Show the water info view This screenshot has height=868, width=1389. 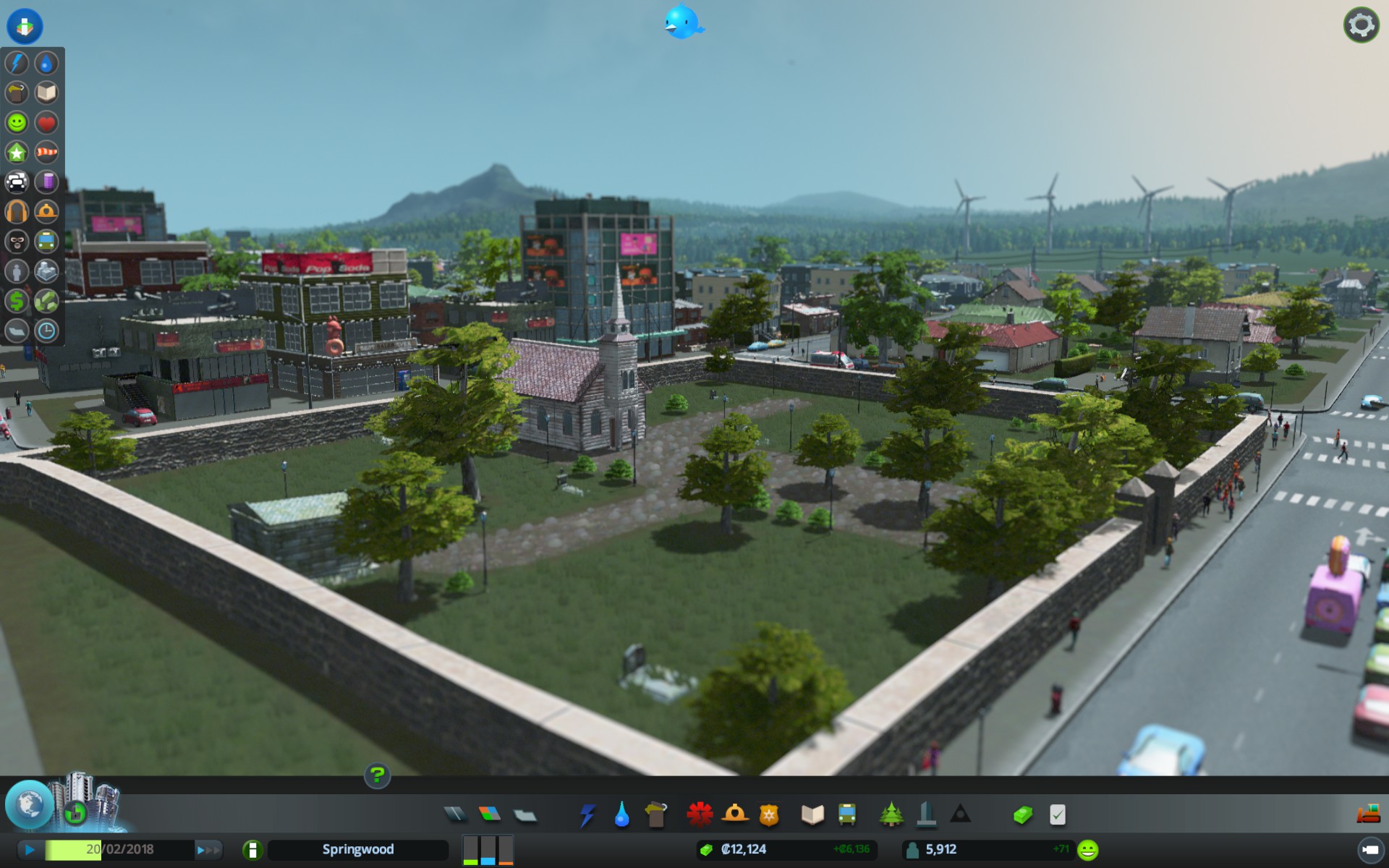(46, 63)
